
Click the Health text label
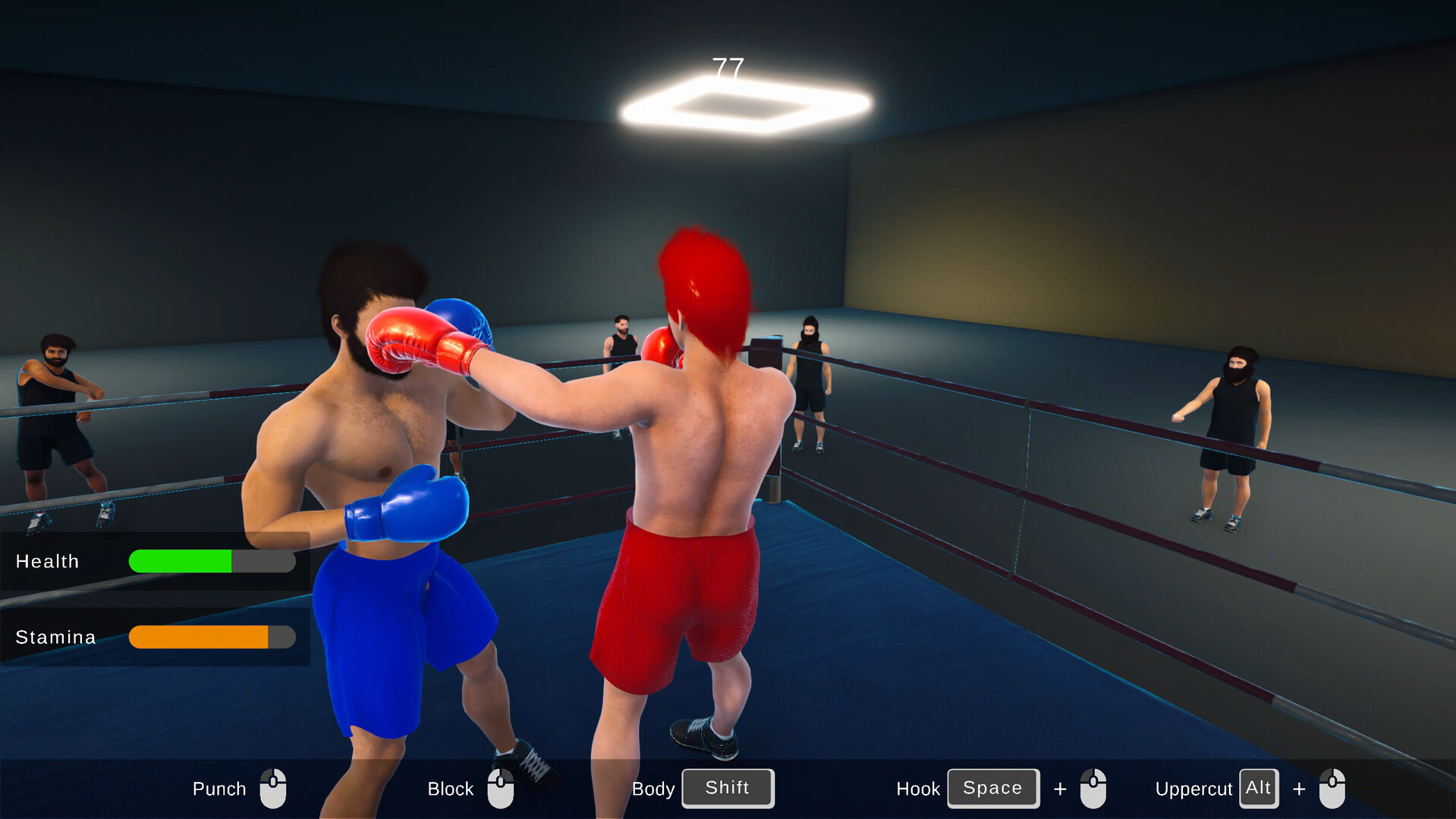[48, 561]
